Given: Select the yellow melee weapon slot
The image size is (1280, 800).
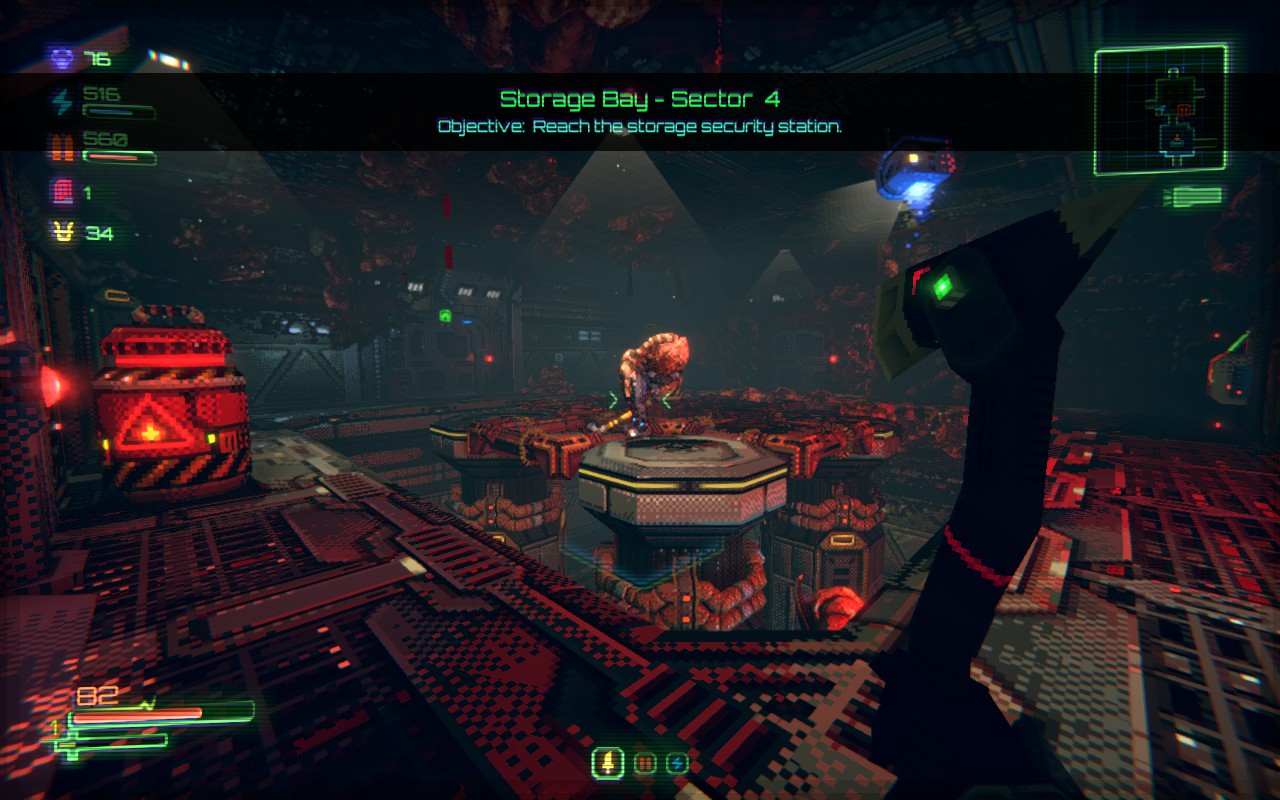Looking at the screenshot, I should coord(607,764).
